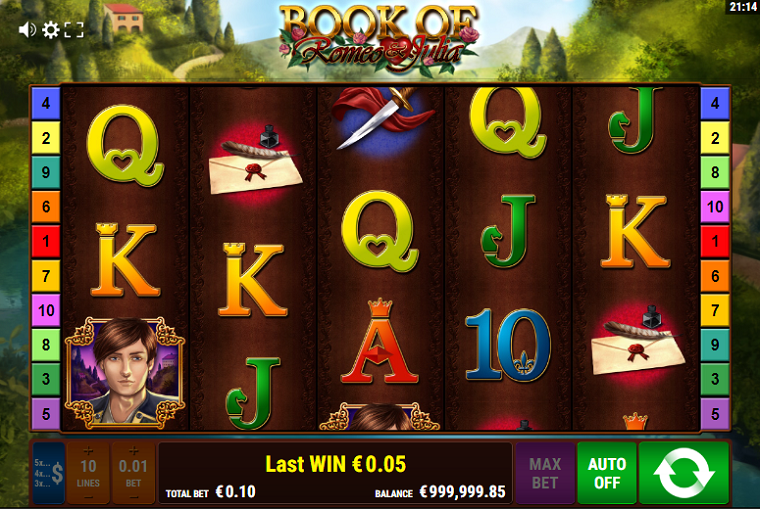Open the paytable with the dollar icon
This screenshot has width=760, height=509.
tap(48, 472)
